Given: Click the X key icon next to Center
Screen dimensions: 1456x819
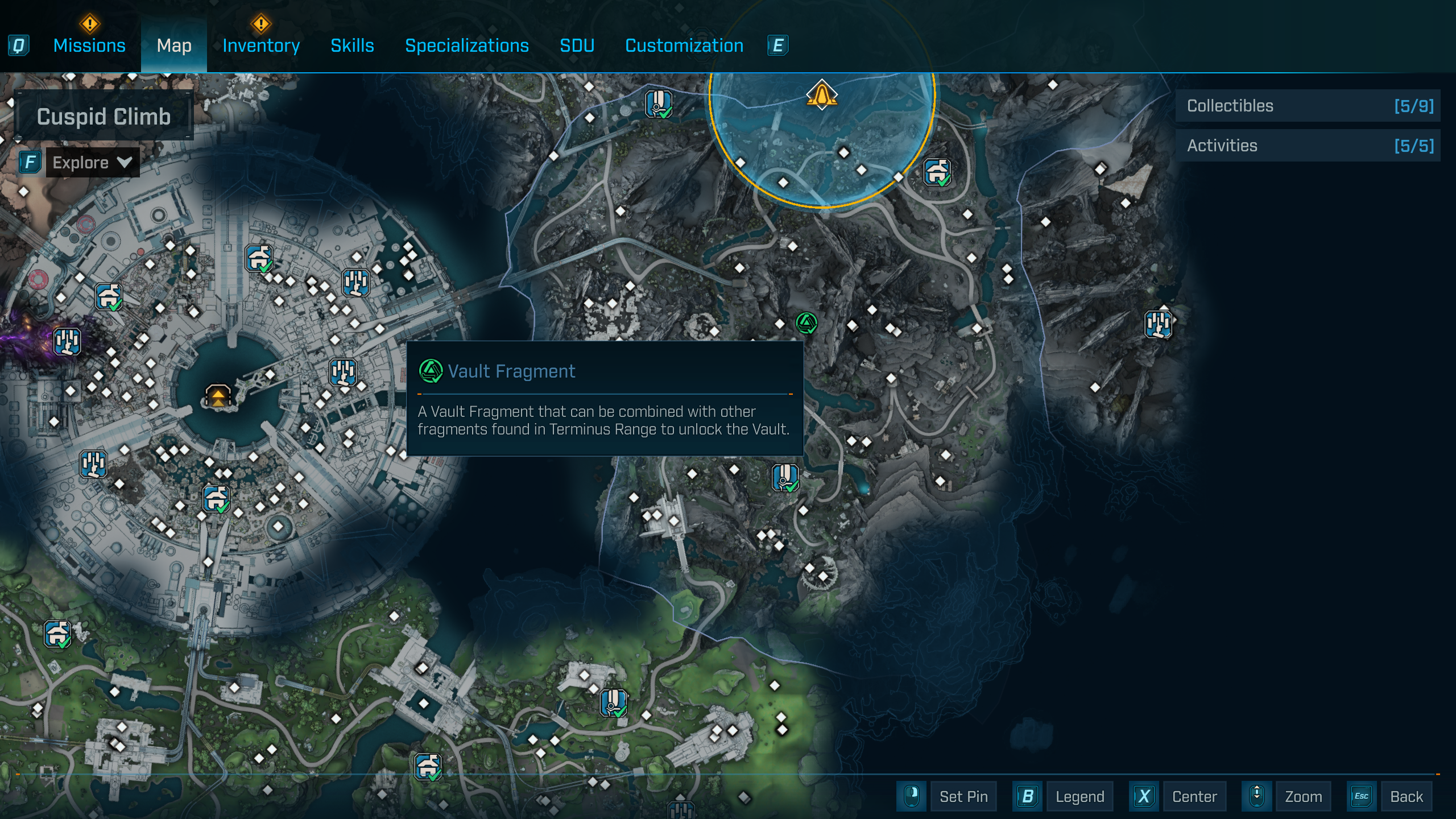Looking at the screenshot, I should 1144,796.
